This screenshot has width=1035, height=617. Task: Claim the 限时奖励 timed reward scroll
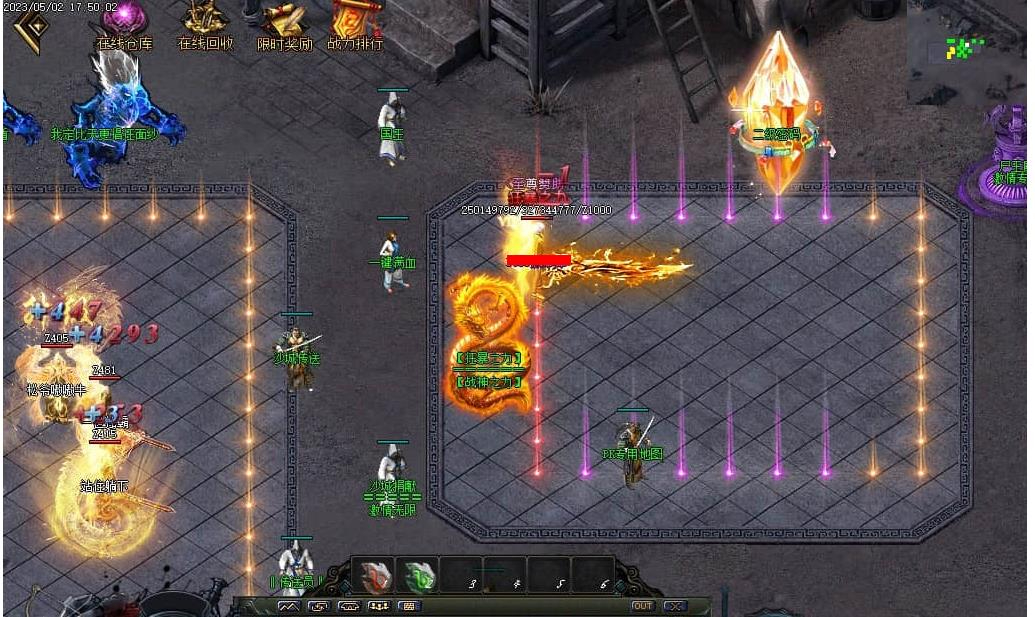(284, 24)
